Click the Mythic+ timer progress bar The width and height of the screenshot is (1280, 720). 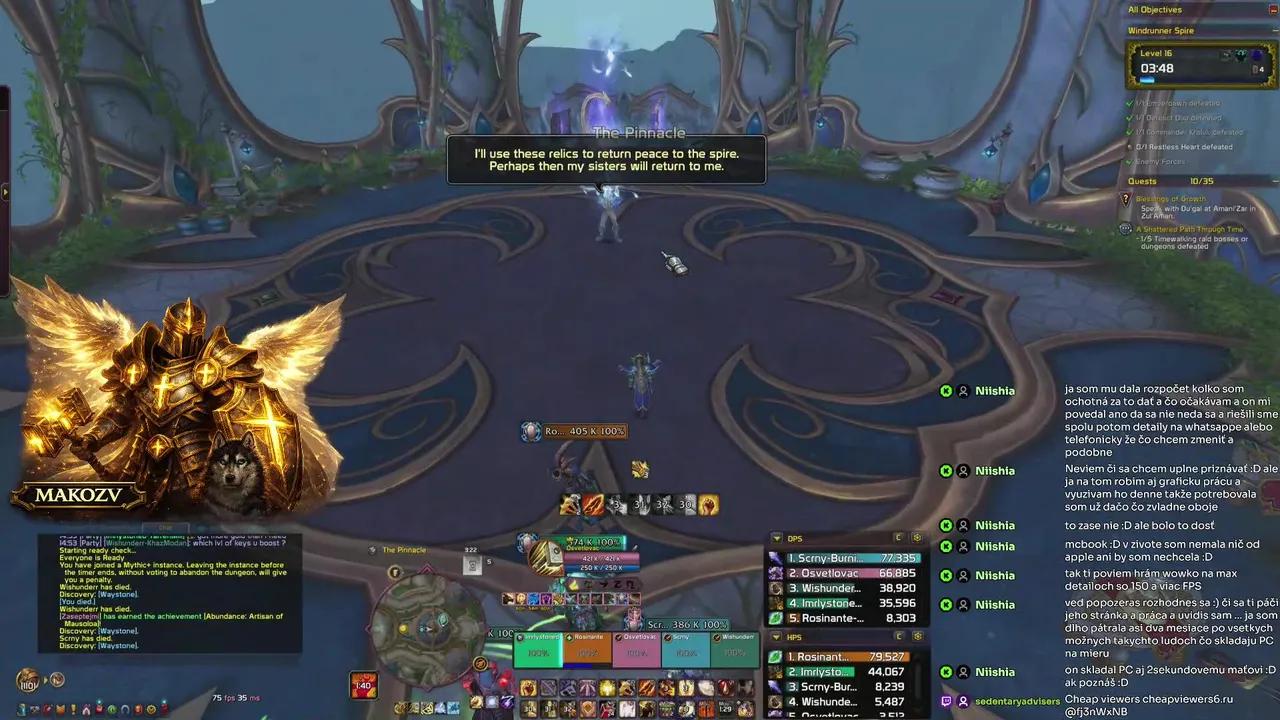pyautogui.click(x=1148, y=79)
